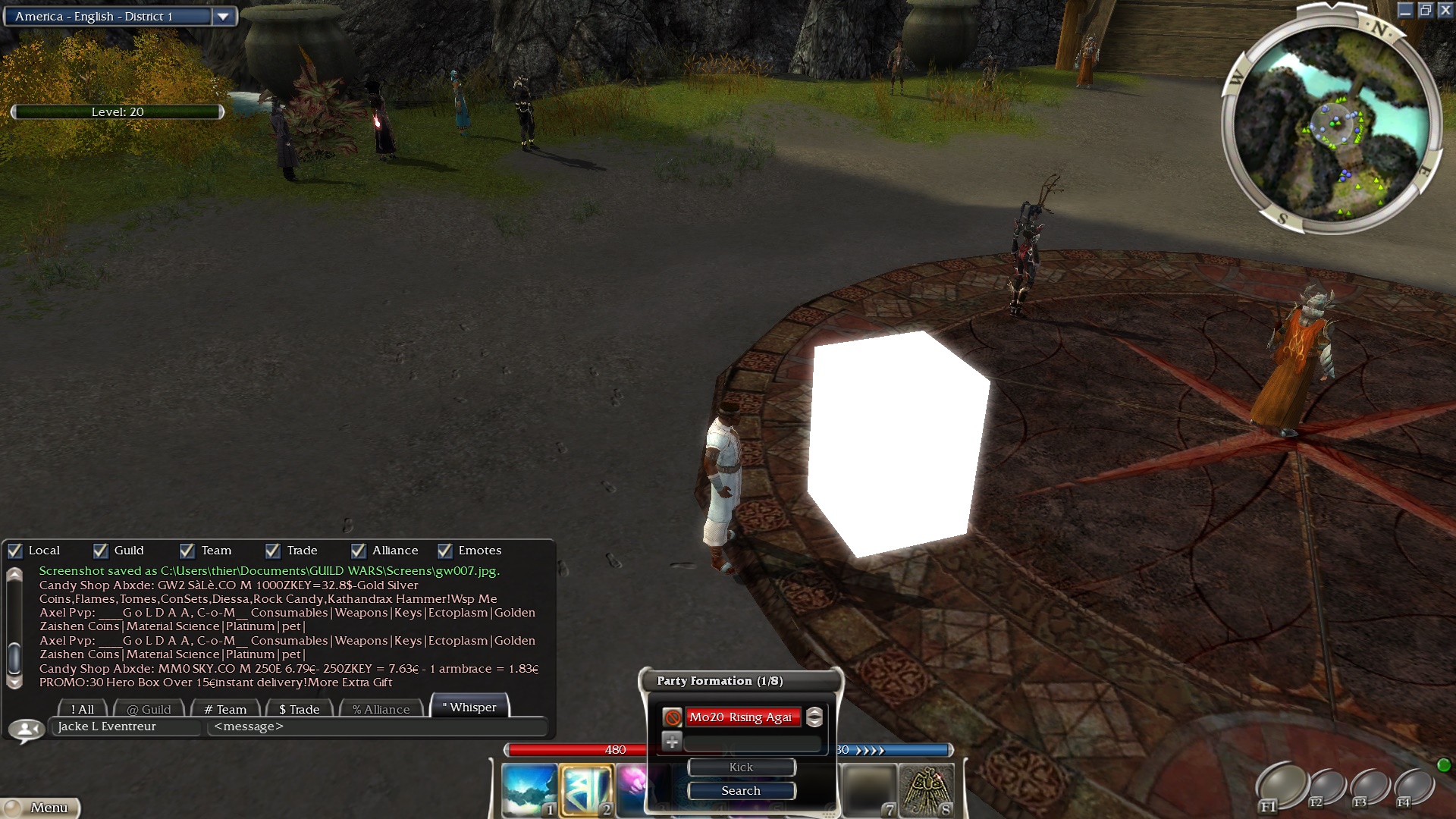Toggle the Emotes chat filter checkbox

point(445,551)
